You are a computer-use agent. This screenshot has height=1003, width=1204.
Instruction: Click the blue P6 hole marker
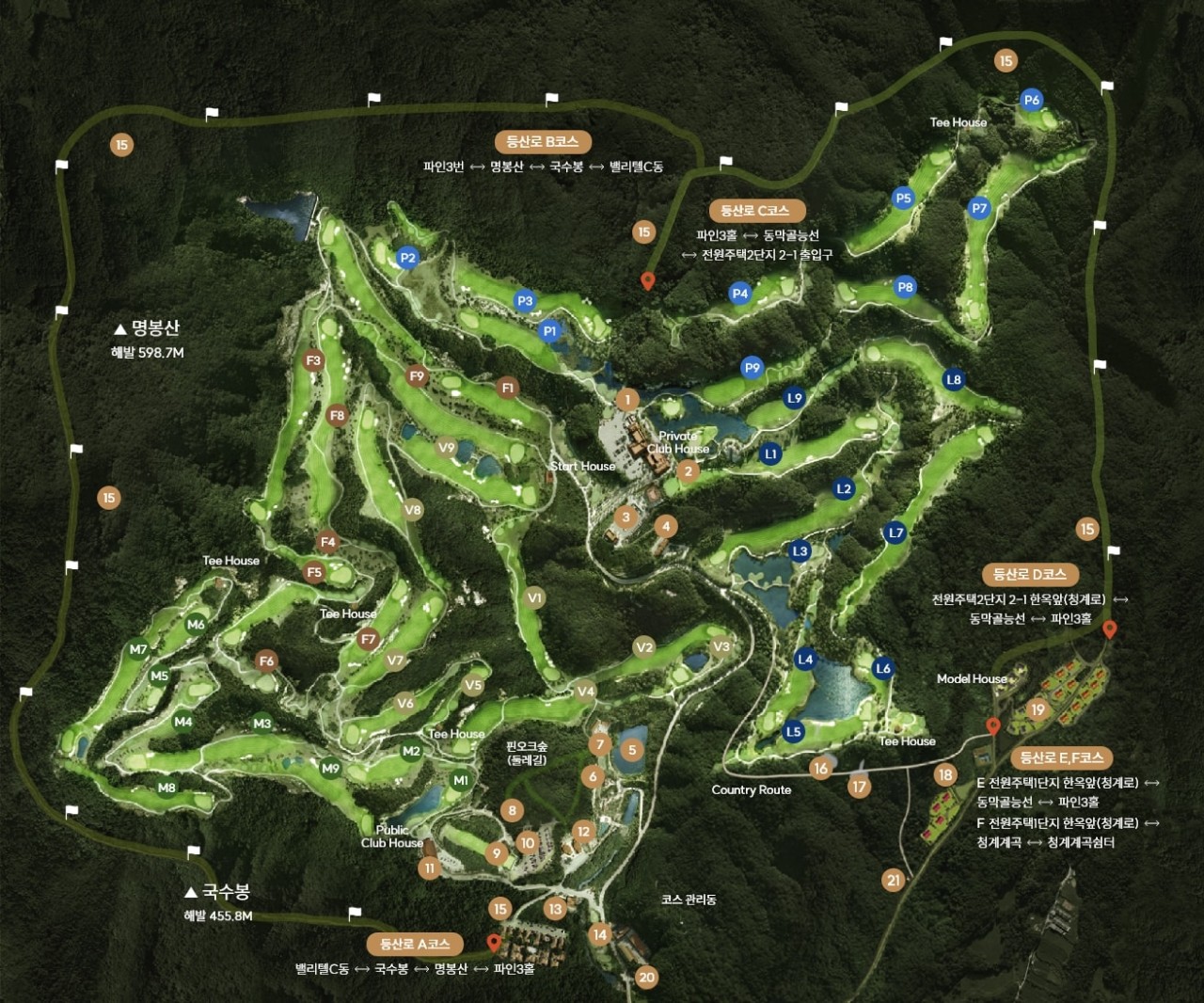pos(1031,100)
